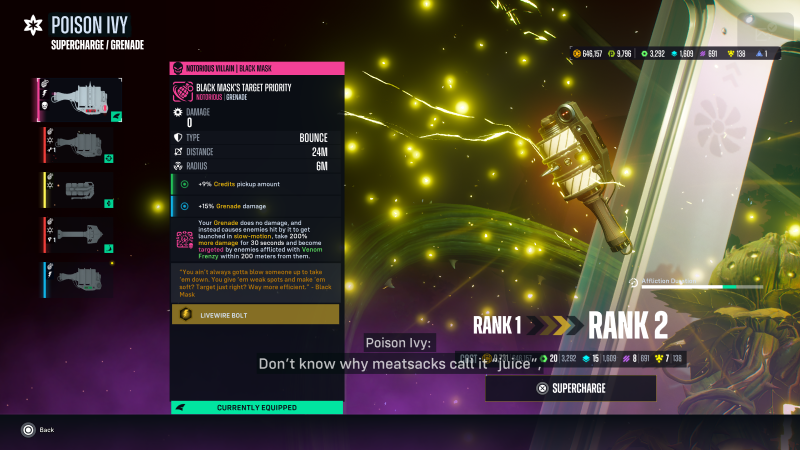The height and width of the screenshot is (450, 800).
Task: Choose the blue-bordered grenade entry
Action: tap(81, 279)
